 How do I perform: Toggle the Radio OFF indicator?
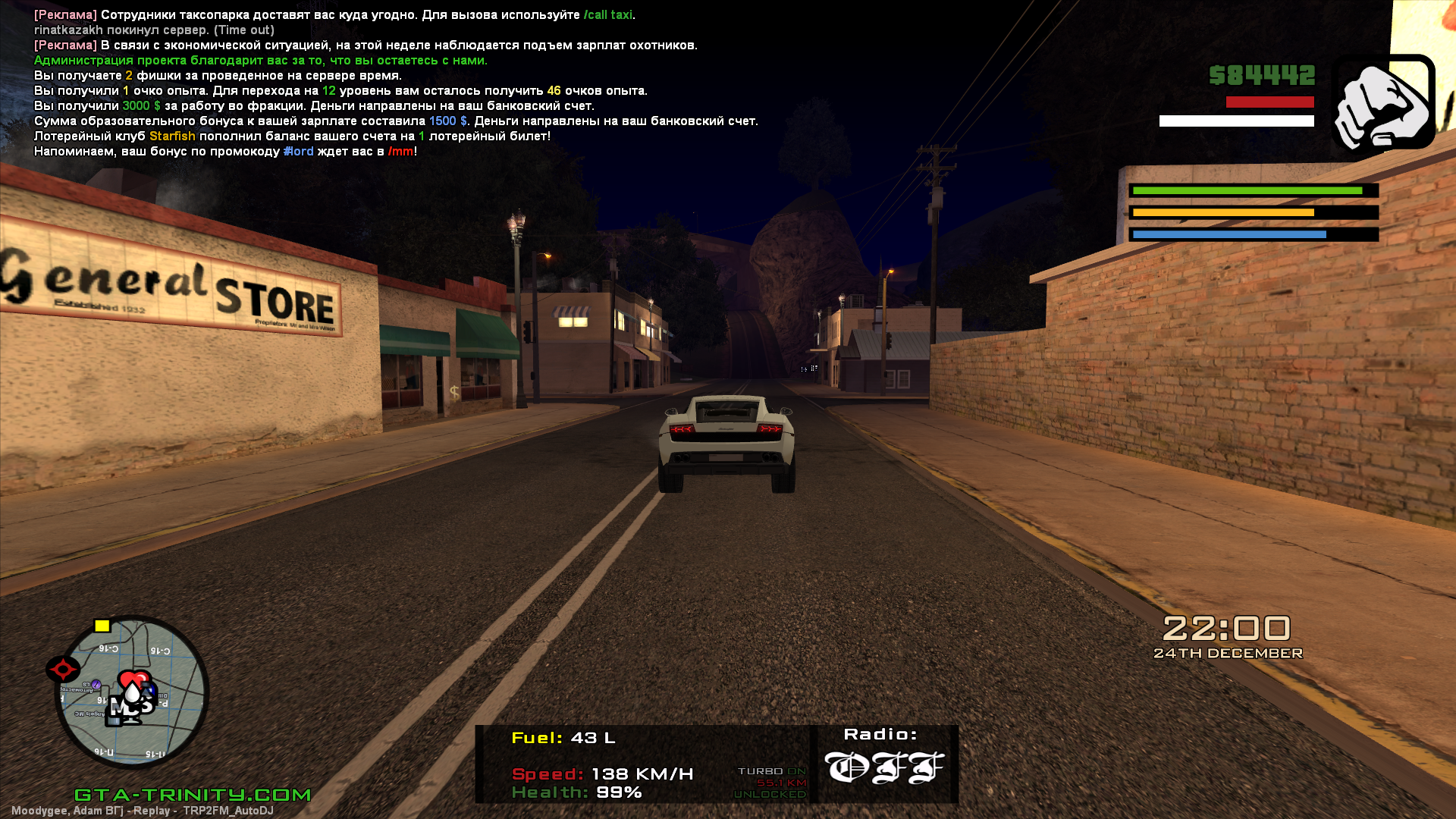[x=883, y=766]
